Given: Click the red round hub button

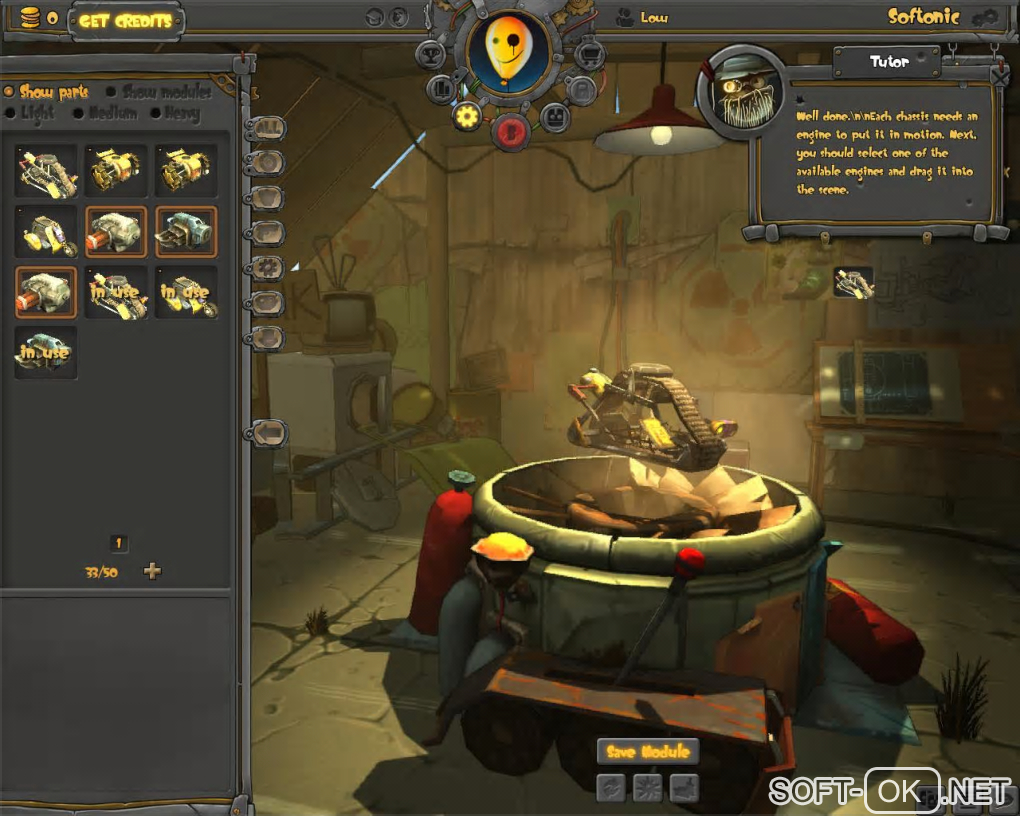Looking at the screenshot, I should click(x=511, y=131).
